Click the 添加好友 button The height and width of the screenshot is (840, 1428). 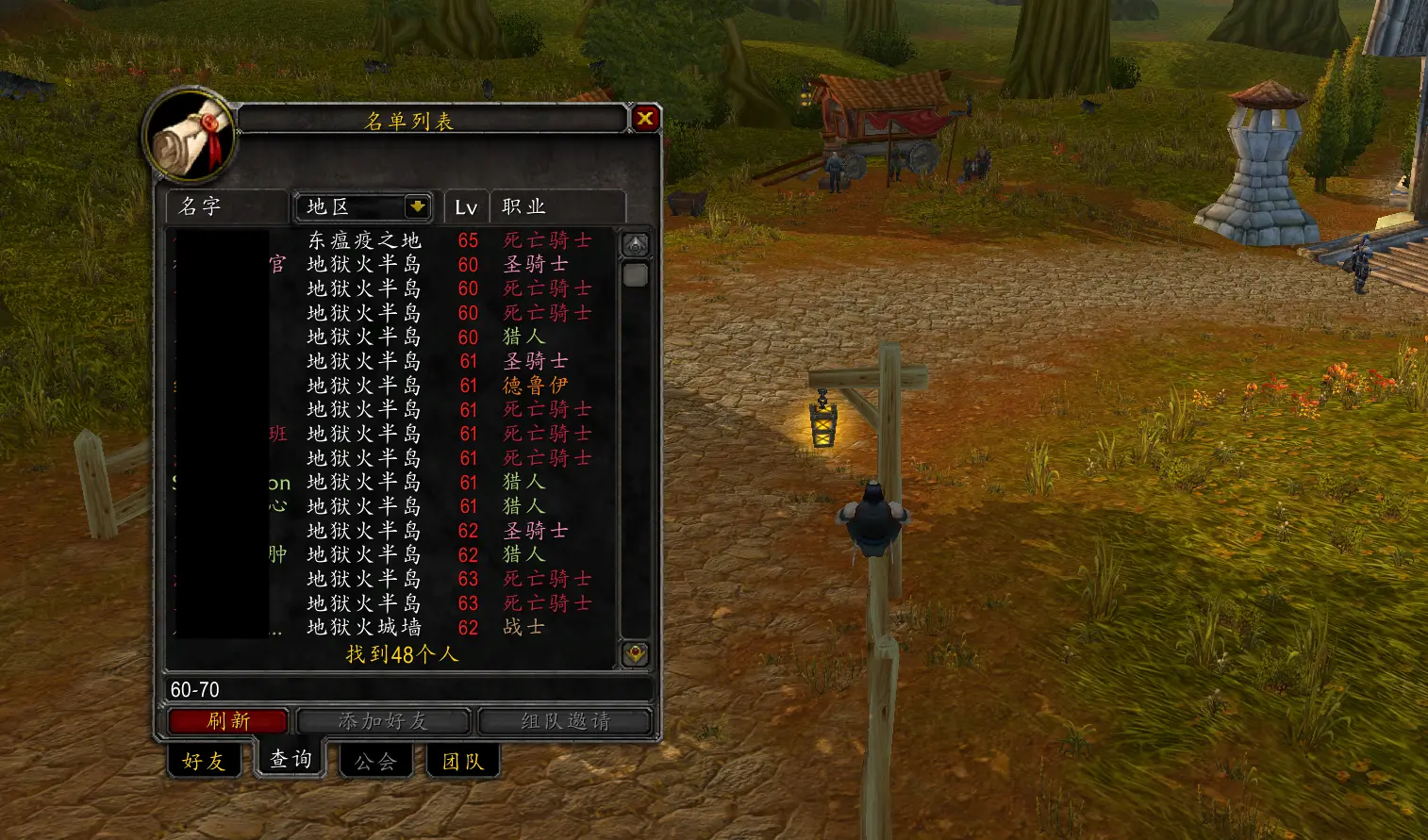pos(383,721)
